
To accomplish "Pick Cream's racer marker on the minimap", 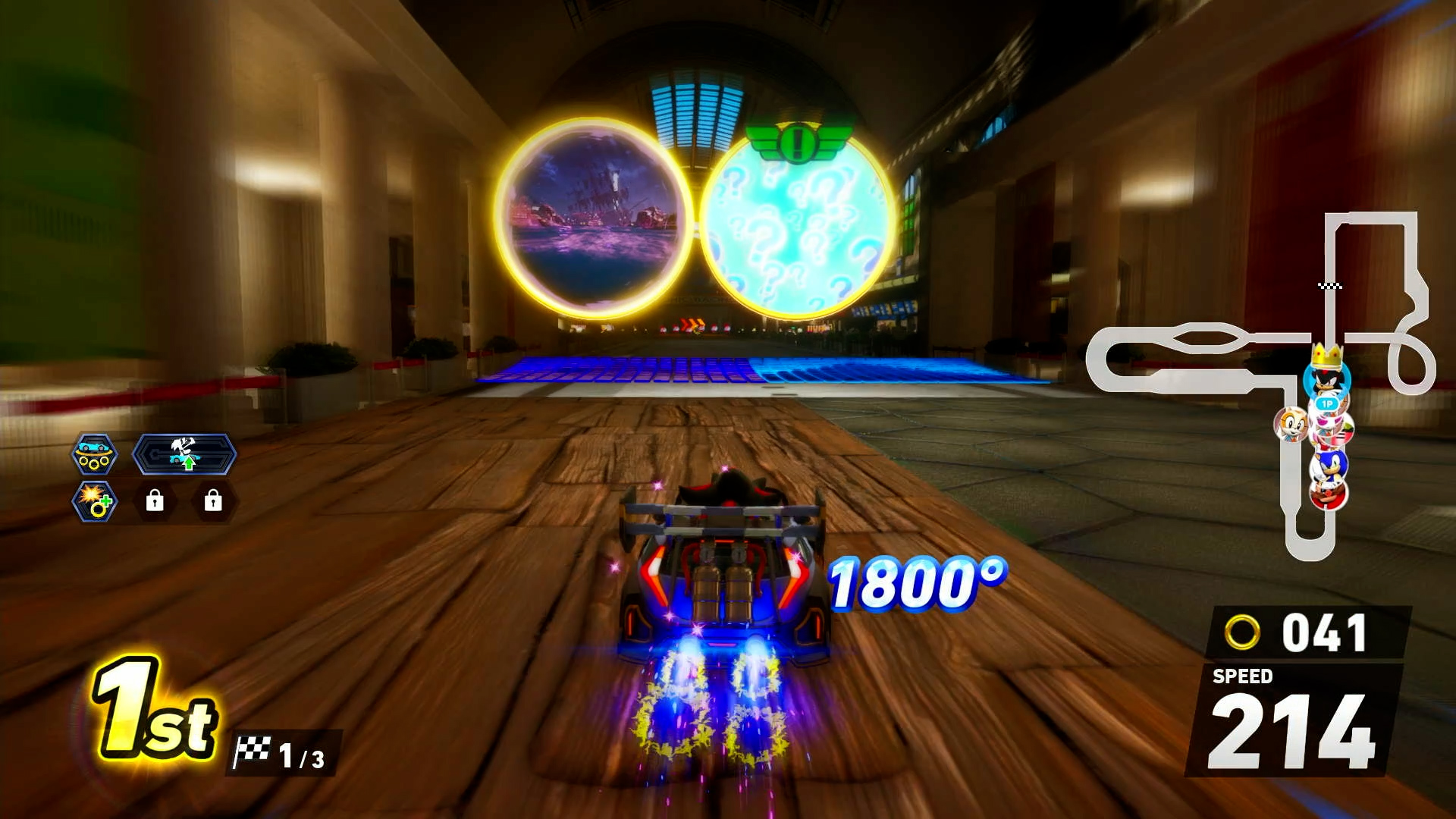I will pyautogui.click(x=1290, y=424).
